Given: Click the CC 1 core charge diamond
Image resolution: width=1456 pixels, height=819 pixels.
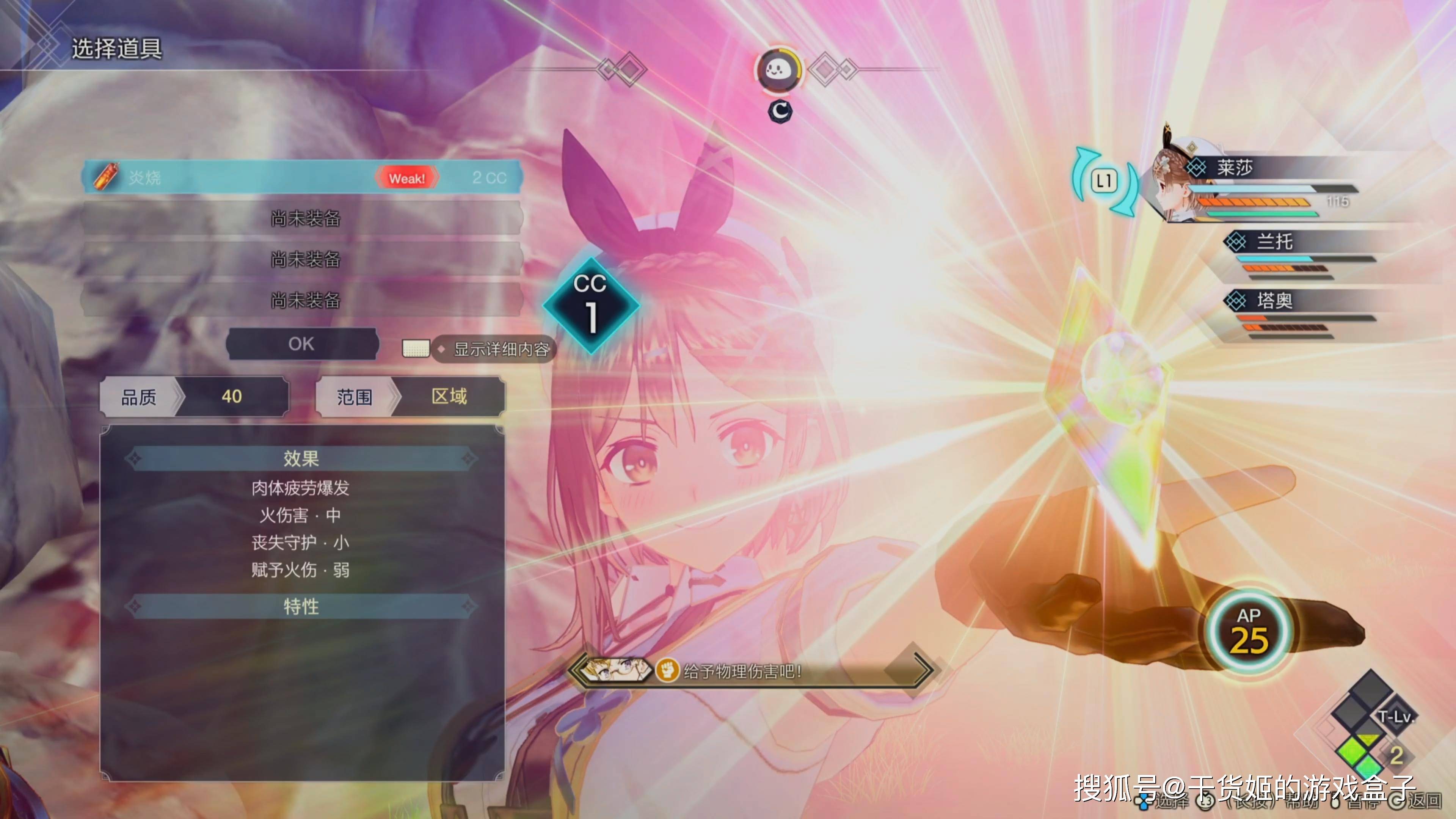Looking at the screenshot, I should tap(591, 305).
